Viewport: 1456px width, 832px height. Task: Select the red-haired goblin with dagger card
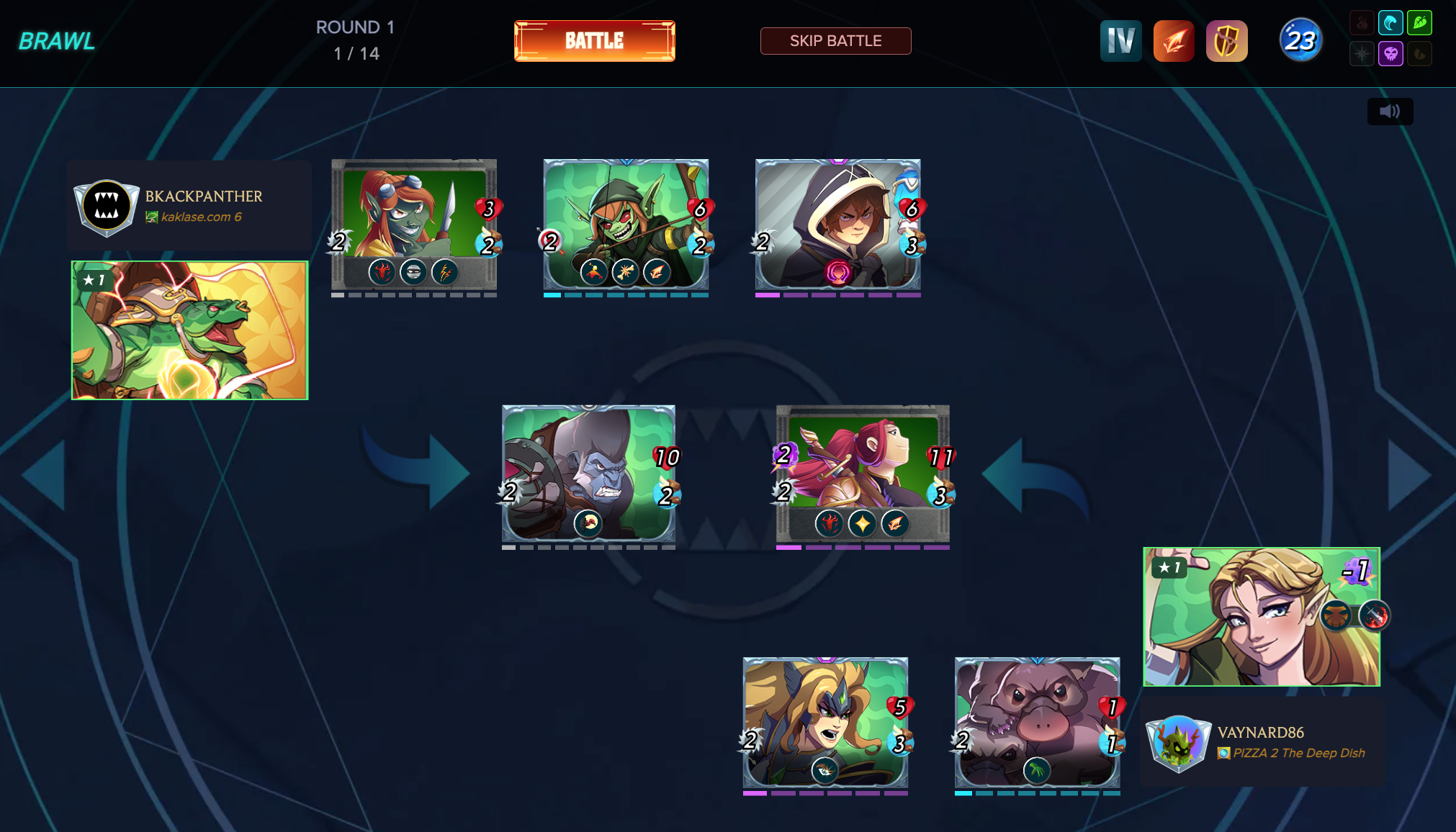pyautogui.click(x=414, y=224)
